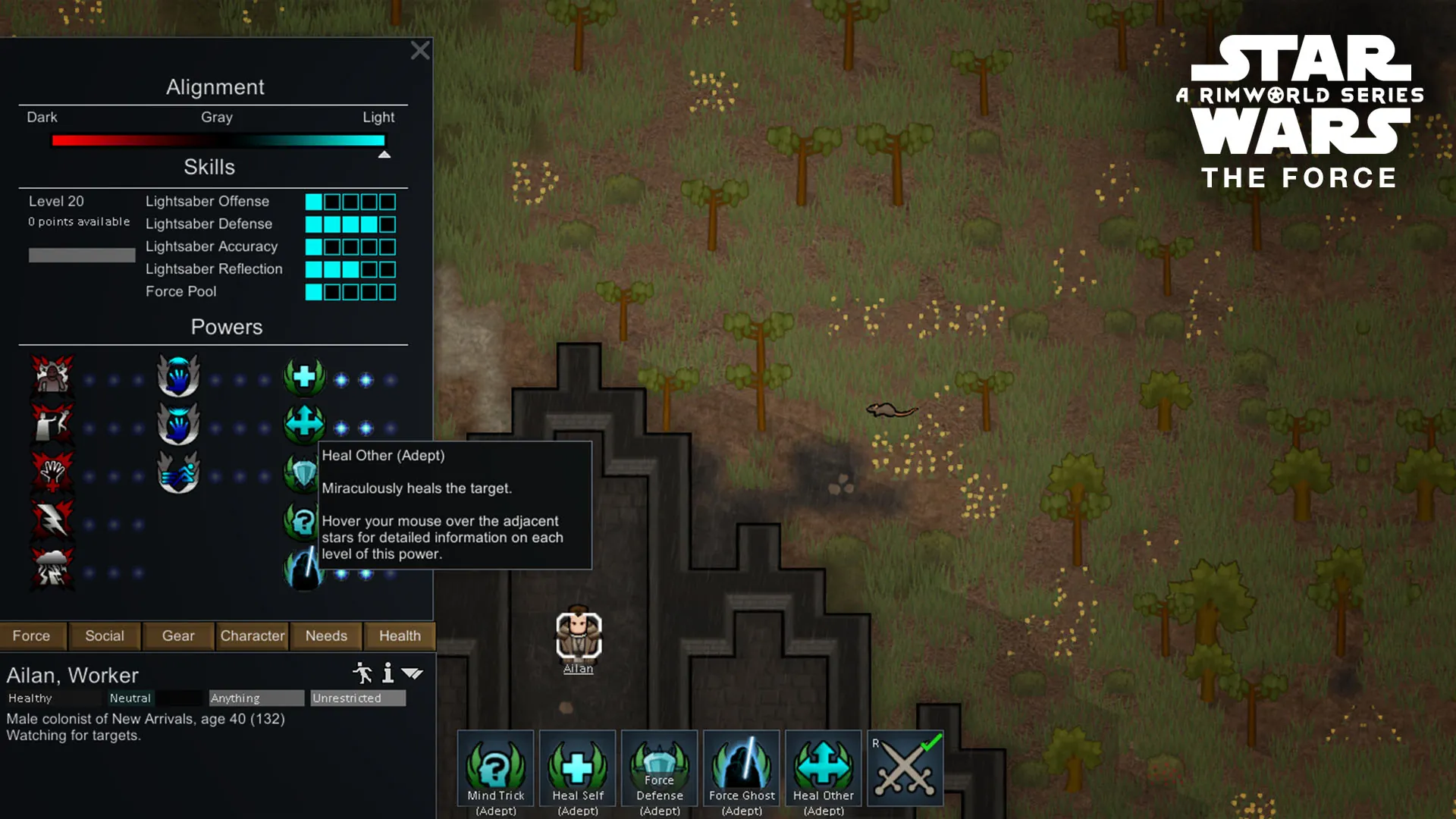Open the Anything area restriction selector
1456x819 pixels.
tap(256, 698)
